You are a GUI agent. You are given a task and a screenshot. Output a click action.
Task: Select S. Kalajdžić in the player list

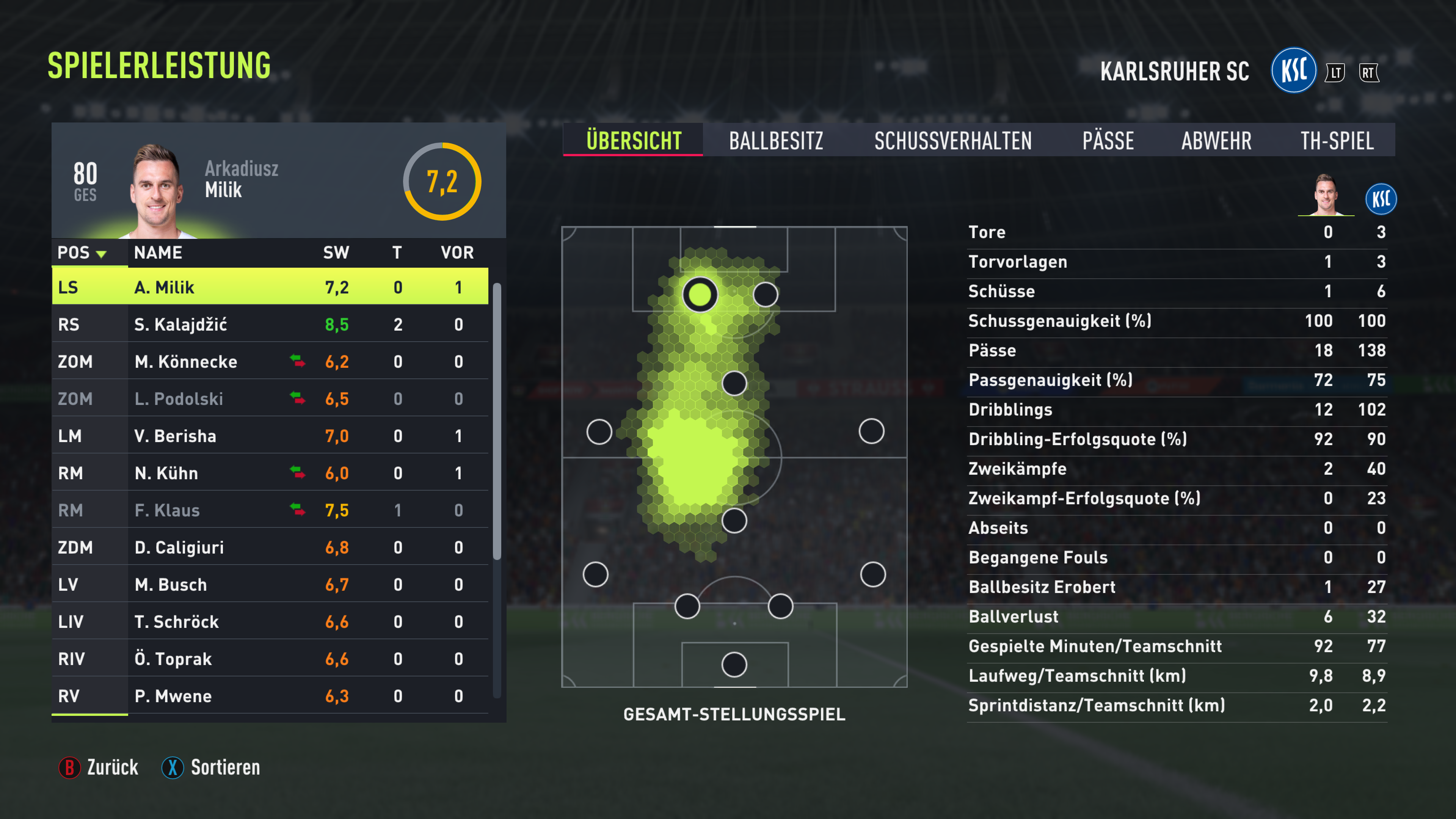click(270, 325)
